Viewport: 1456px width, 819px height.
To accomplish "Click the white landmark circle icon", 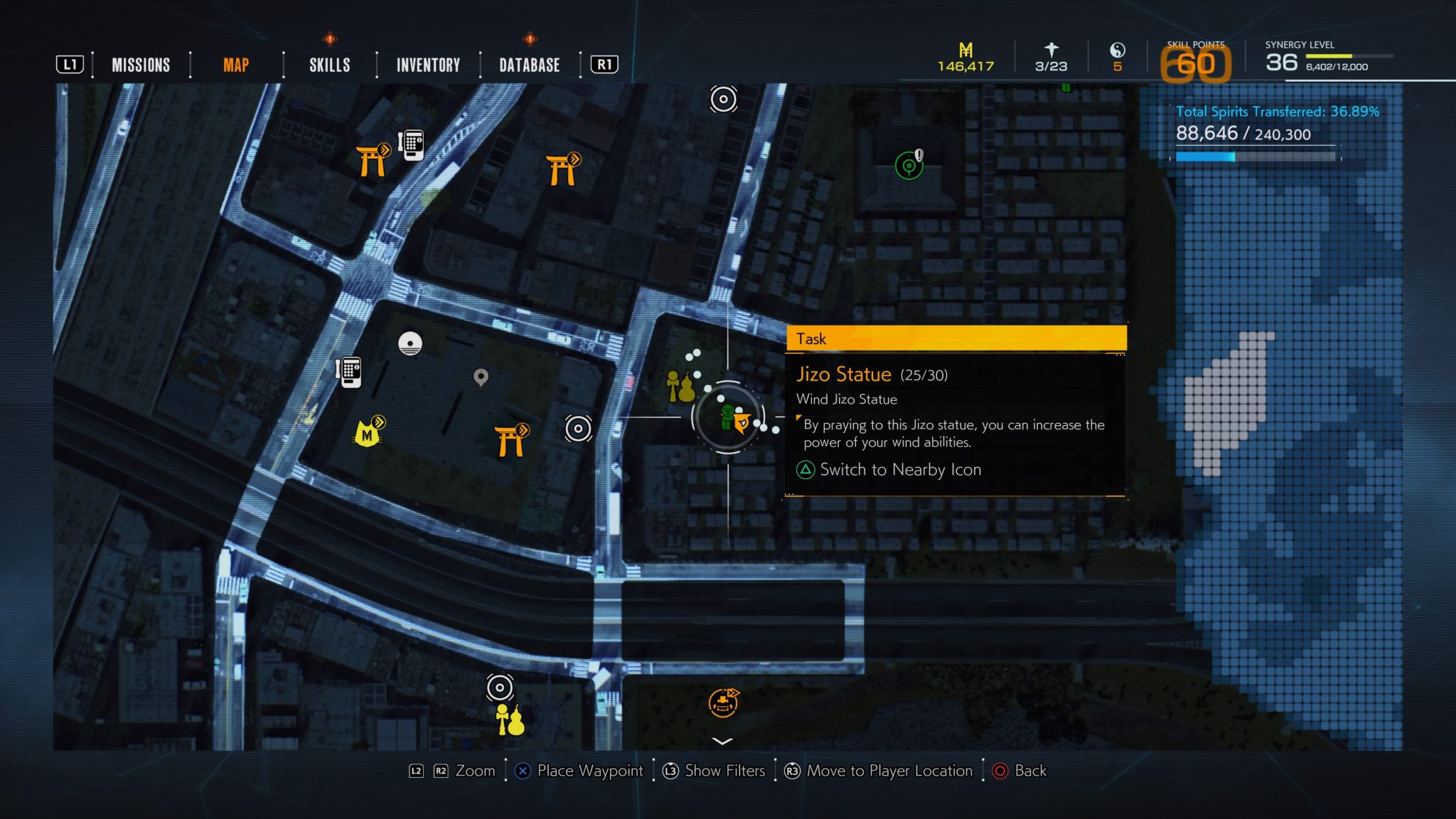I will click(410, 343).
